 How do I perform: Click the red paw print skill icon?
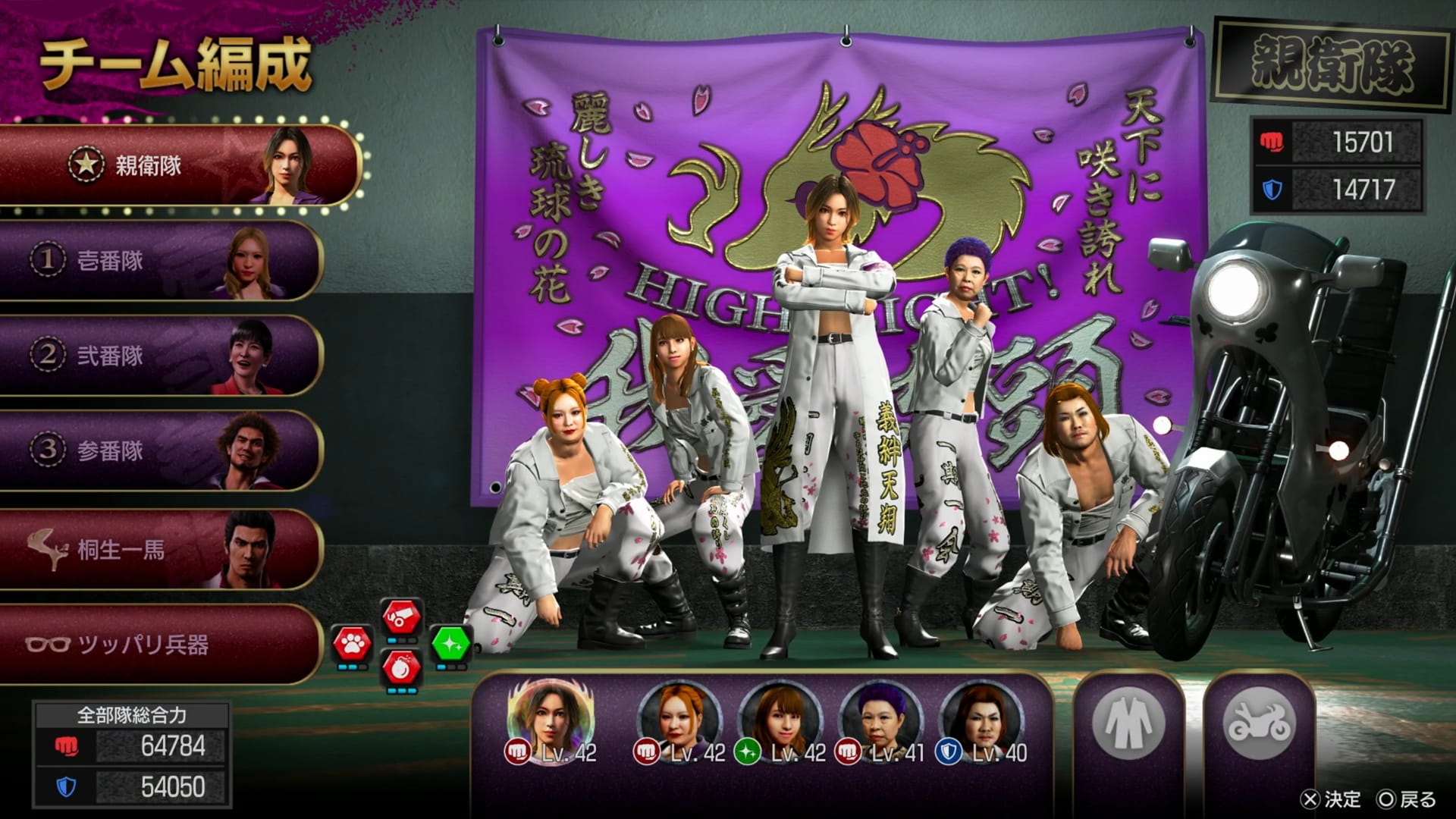(352, 645)
